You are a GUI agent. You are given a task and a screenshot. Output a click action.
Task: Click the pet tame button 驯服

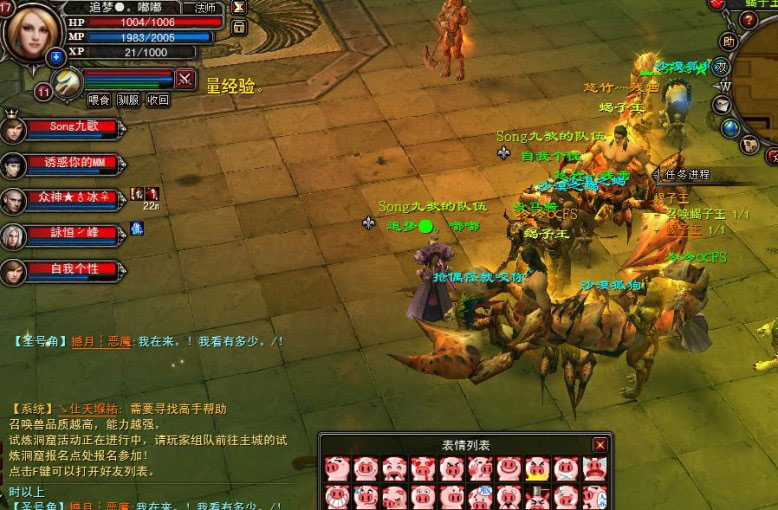pos(128,100)
